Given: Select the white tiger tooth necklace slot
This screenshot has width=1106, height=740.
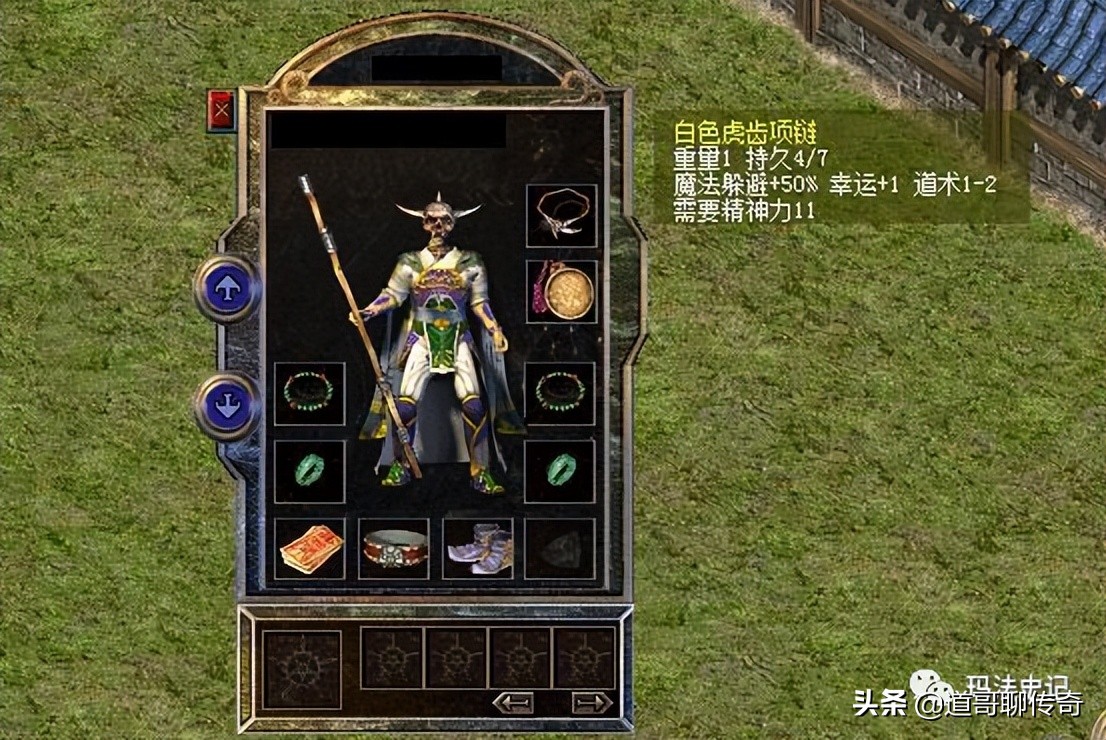Looking at the screenshot, I should 562,215.
